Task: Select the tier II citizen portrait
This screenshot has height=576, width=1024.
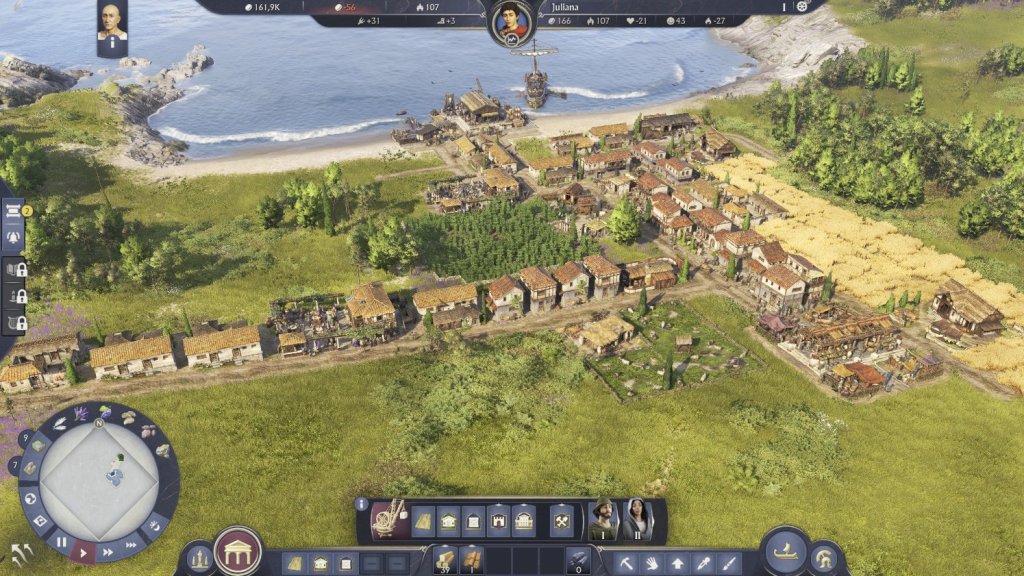Action: coord(637,519)
